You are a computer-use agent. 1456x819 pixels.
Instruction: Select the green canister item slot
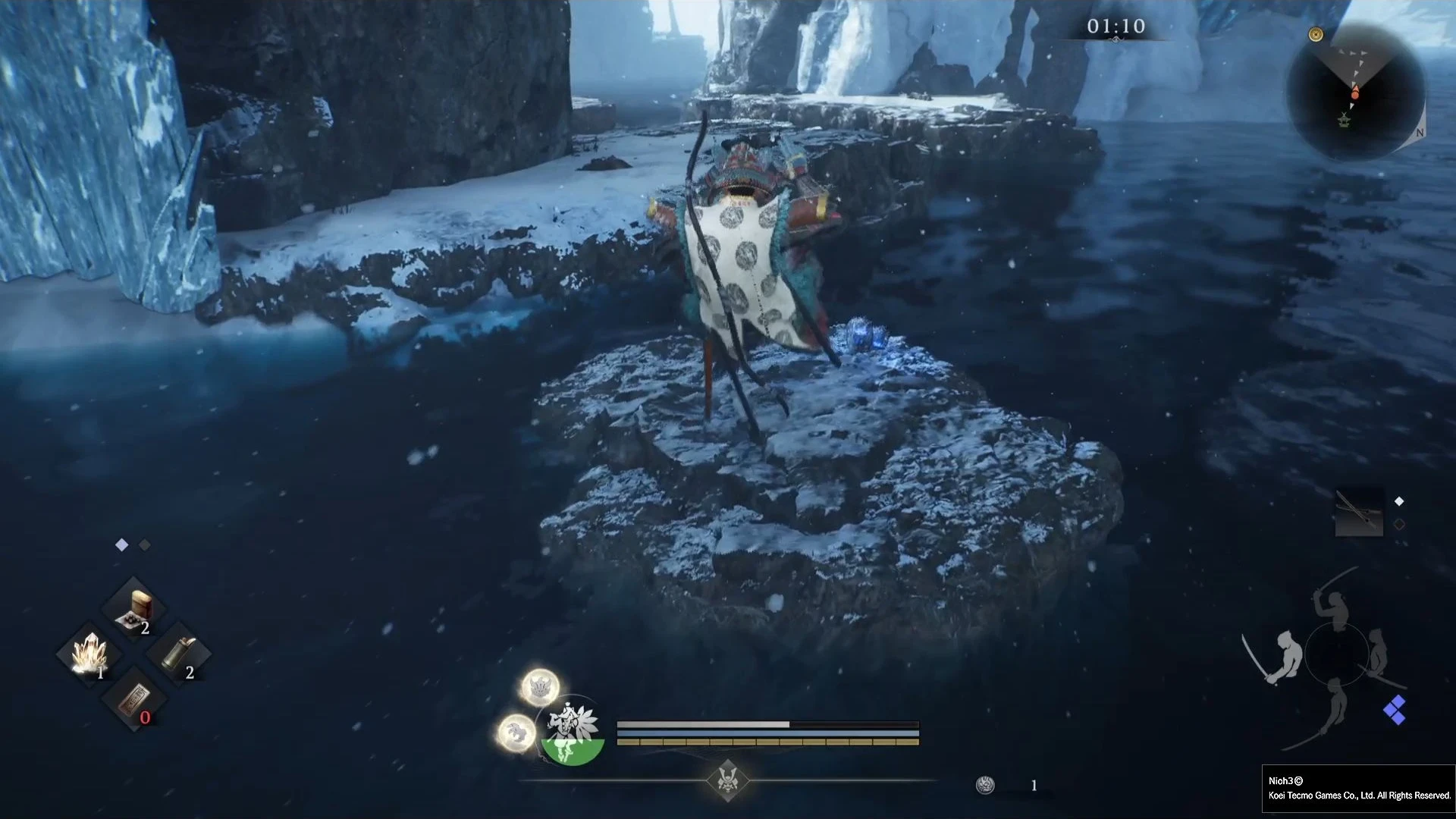[x=178, y=654]
